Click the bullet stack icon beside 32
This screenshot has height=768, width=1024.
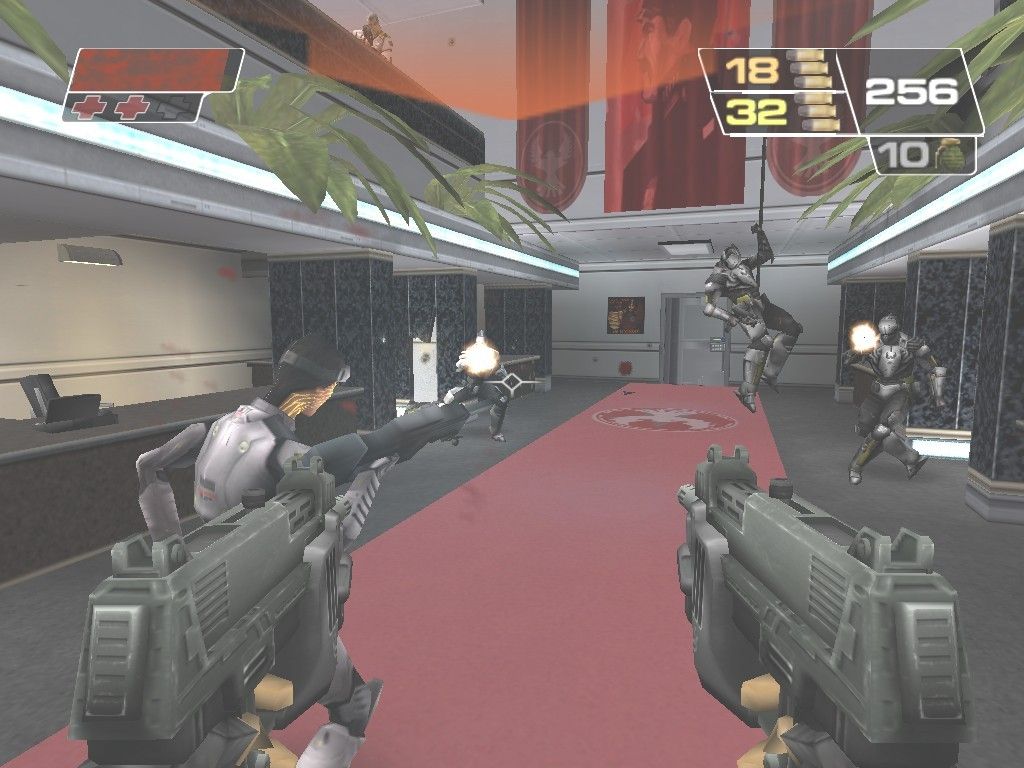[x=810, y=111]
